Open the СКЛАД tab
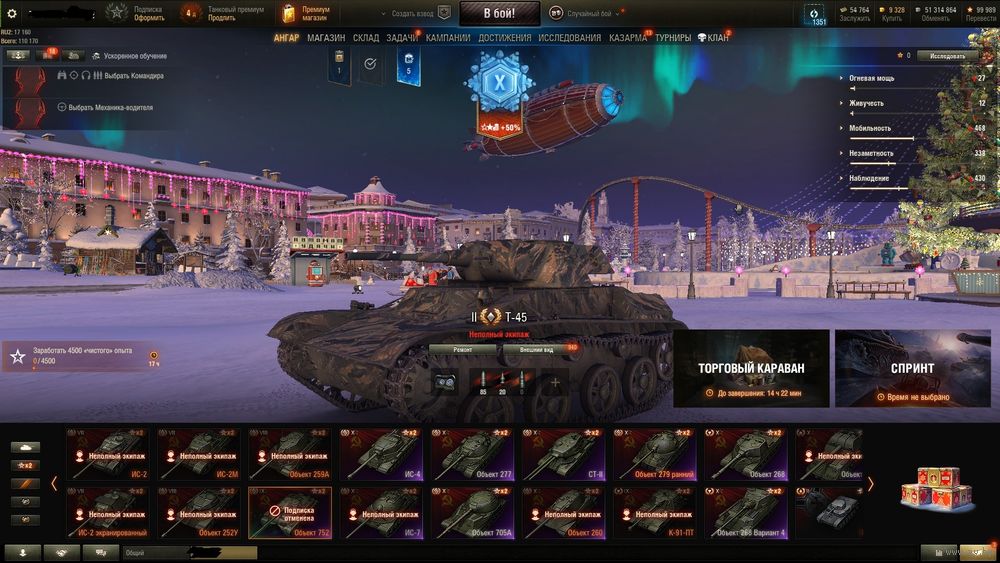This screenshot has height=563, width=1000. [x=366, y=38]
